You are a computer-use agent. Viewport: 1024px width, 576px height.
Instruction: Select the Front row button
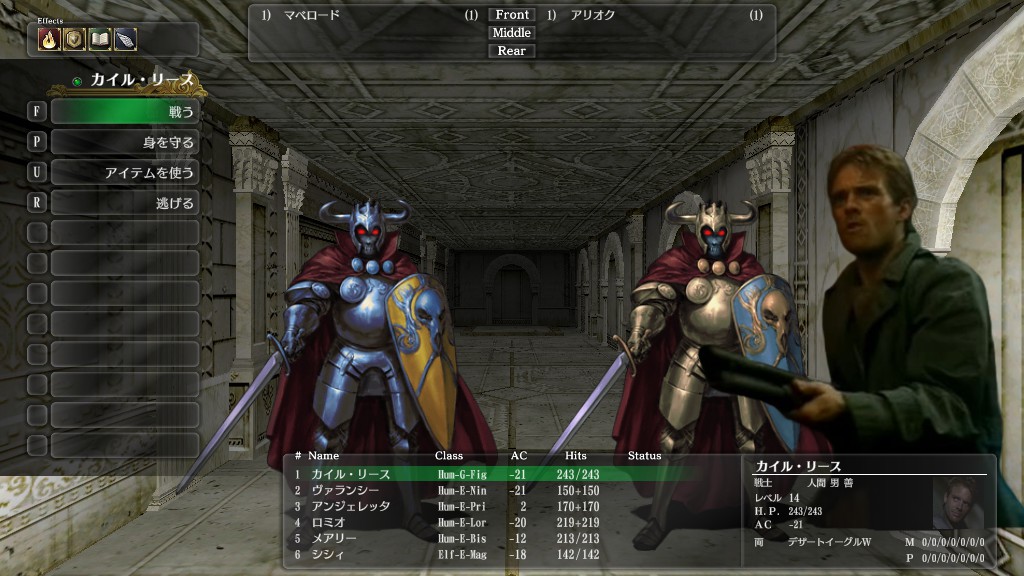coord(511,15)
